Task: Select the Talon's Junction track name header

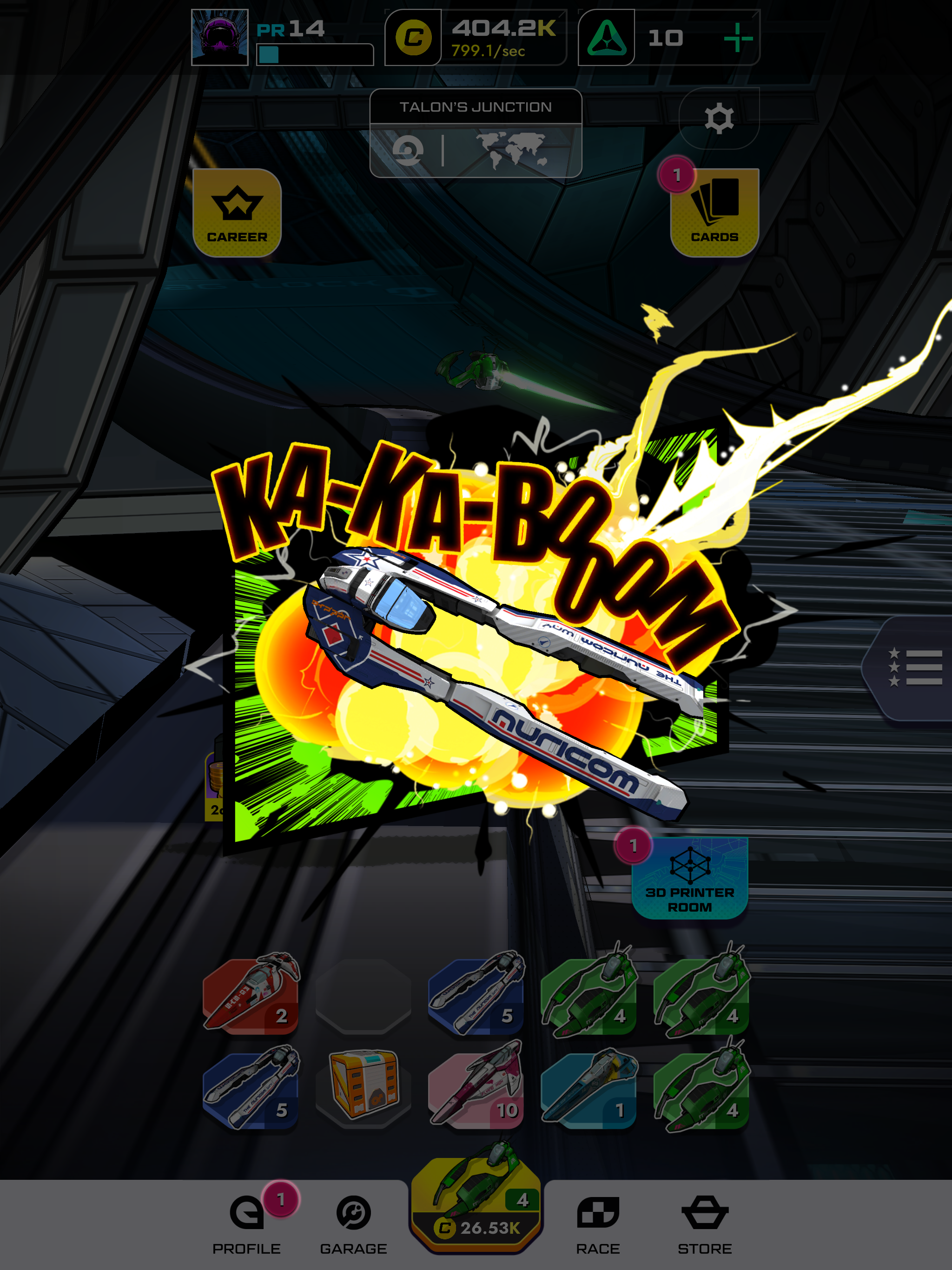Action: click(476, 107)
